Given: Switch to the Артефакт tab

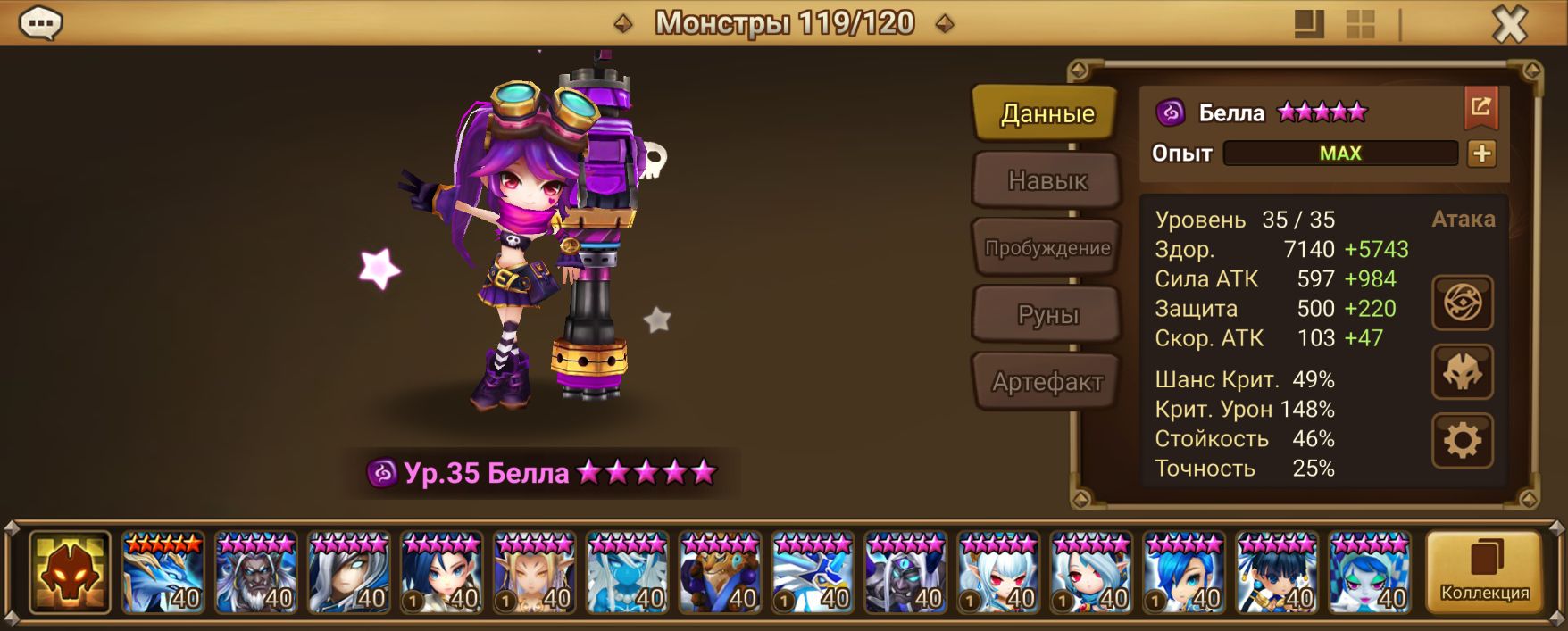Looking at the screenshot, I should 1047,382.
